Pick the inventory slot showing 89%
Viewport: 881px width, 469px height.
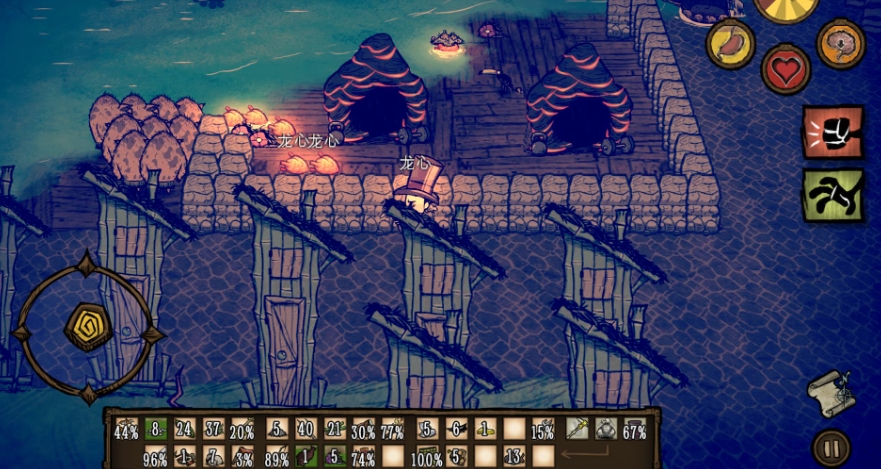coord(277,457)
